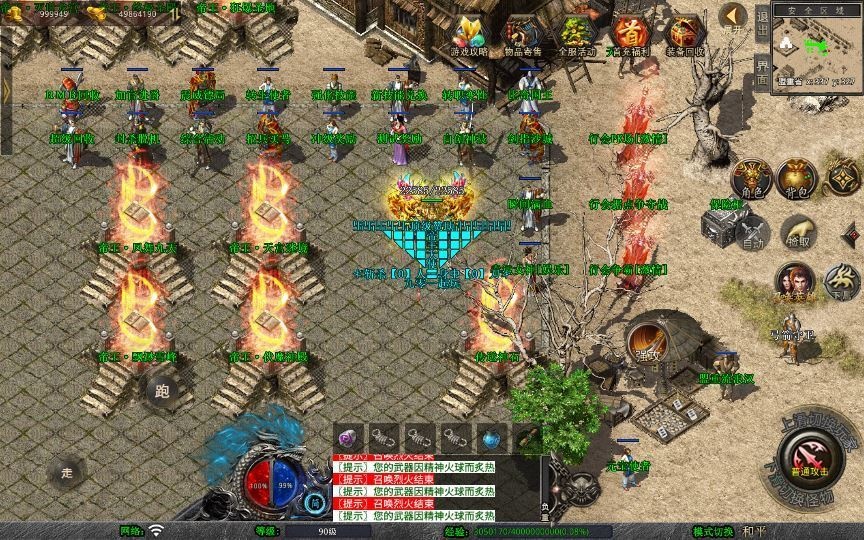Open the 游戏攻略 game guide icon
The width and height of the screenshot is (864, 540).
pyautogui.click(x=467, y=34)
